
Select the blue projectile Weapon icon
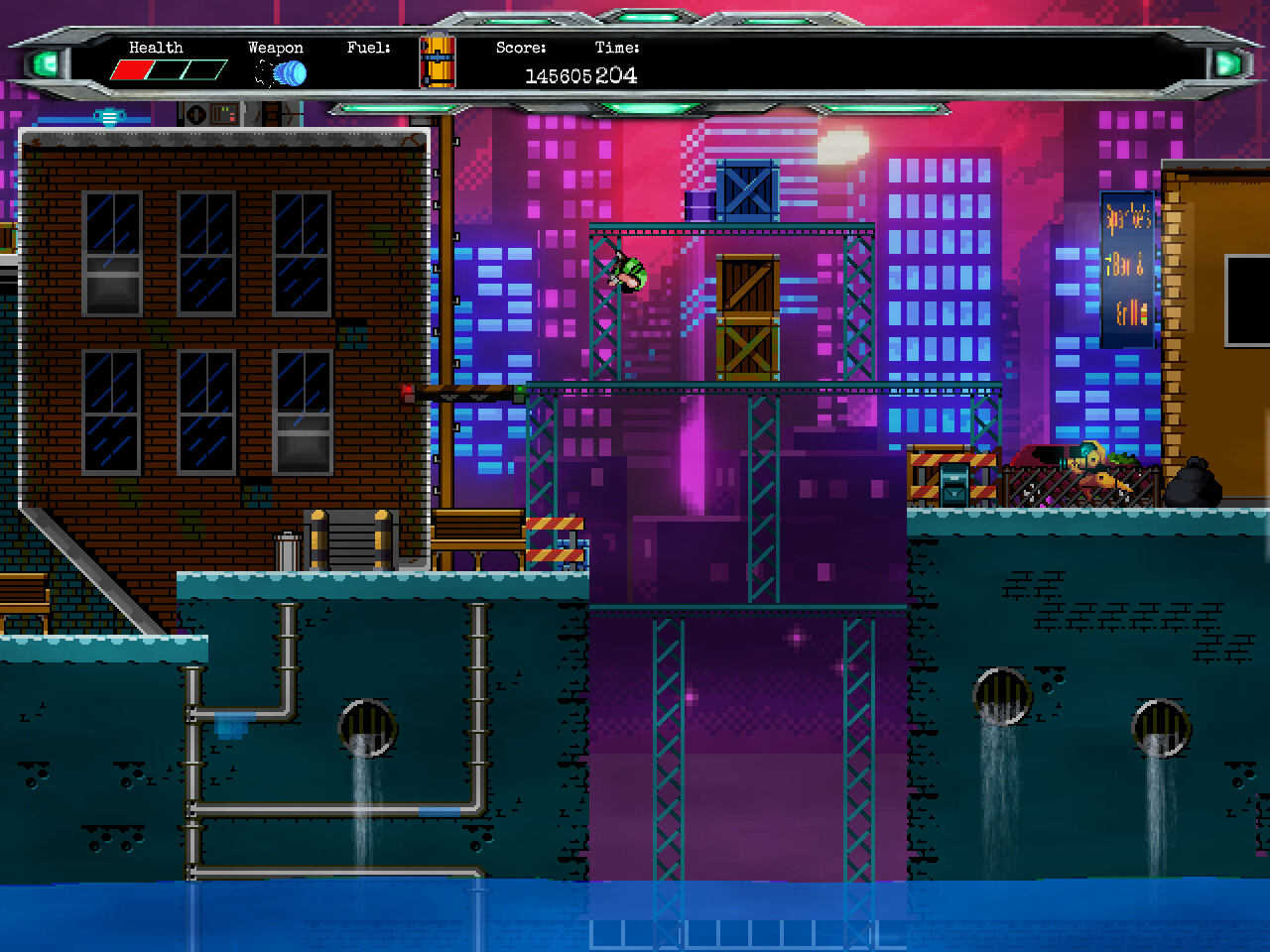(x=289, y=72)
